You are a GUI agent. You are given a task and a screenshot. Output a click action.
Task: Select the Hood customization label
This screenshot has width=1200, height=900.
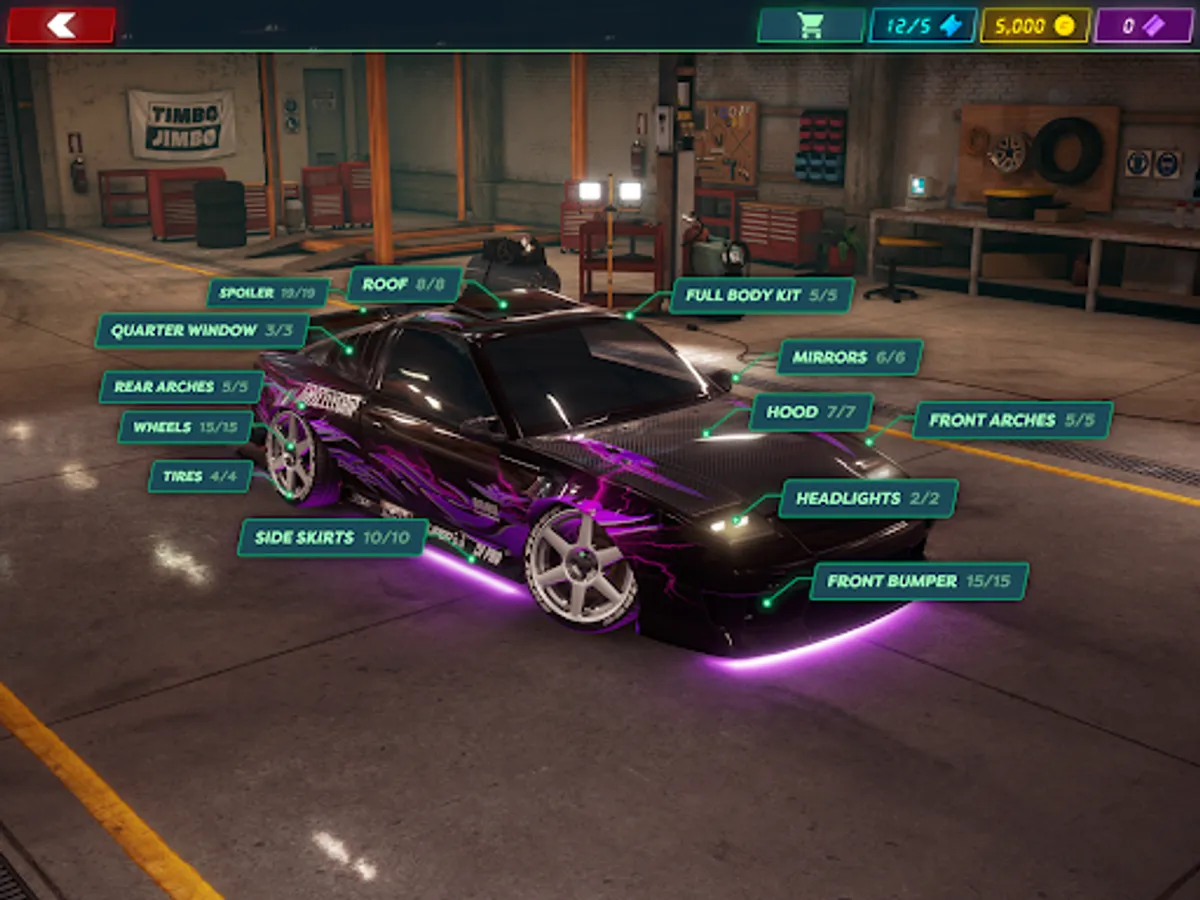click(811, 412)
